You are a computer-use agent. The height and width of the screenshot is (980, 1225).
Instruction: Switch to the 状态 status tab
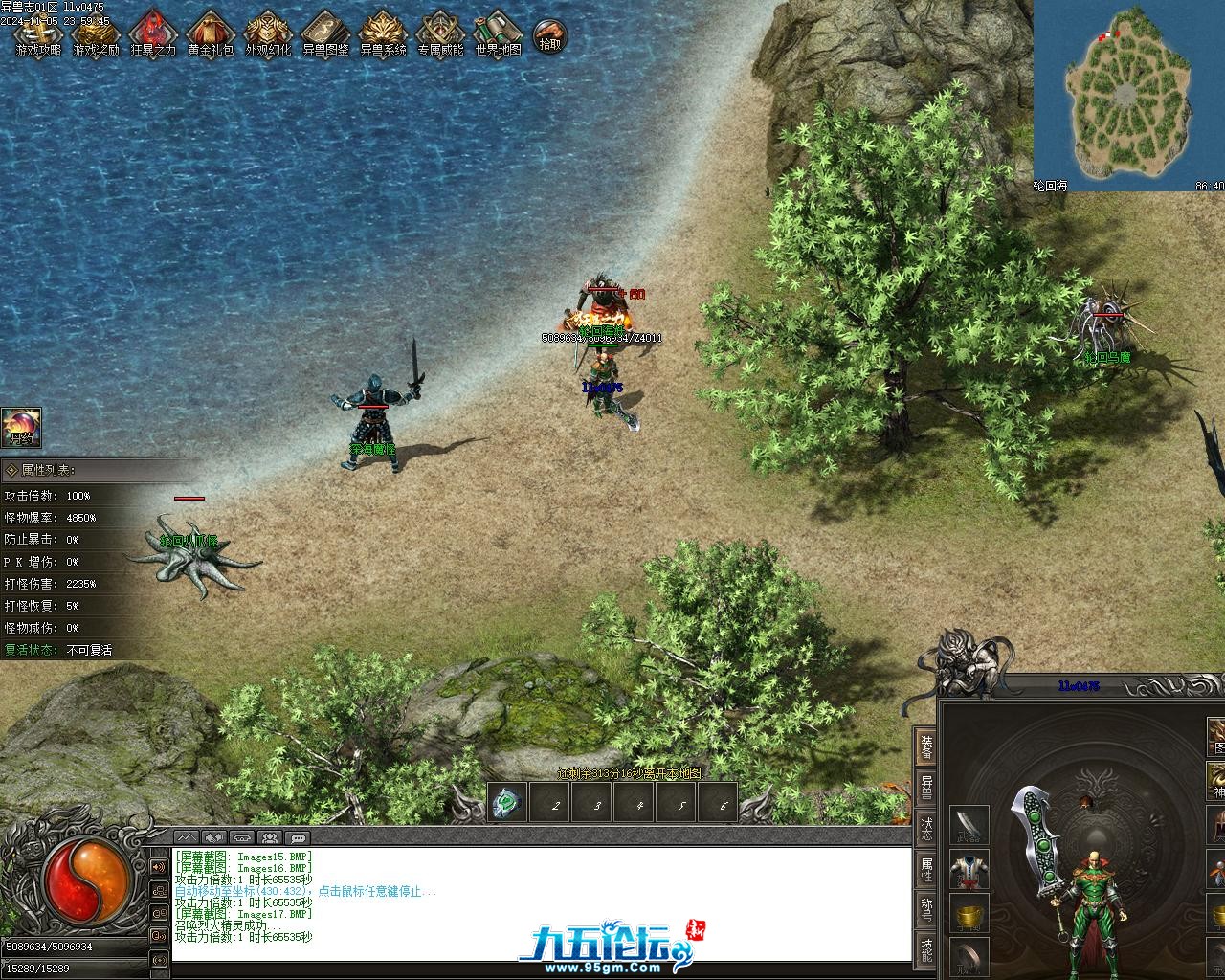926,829
